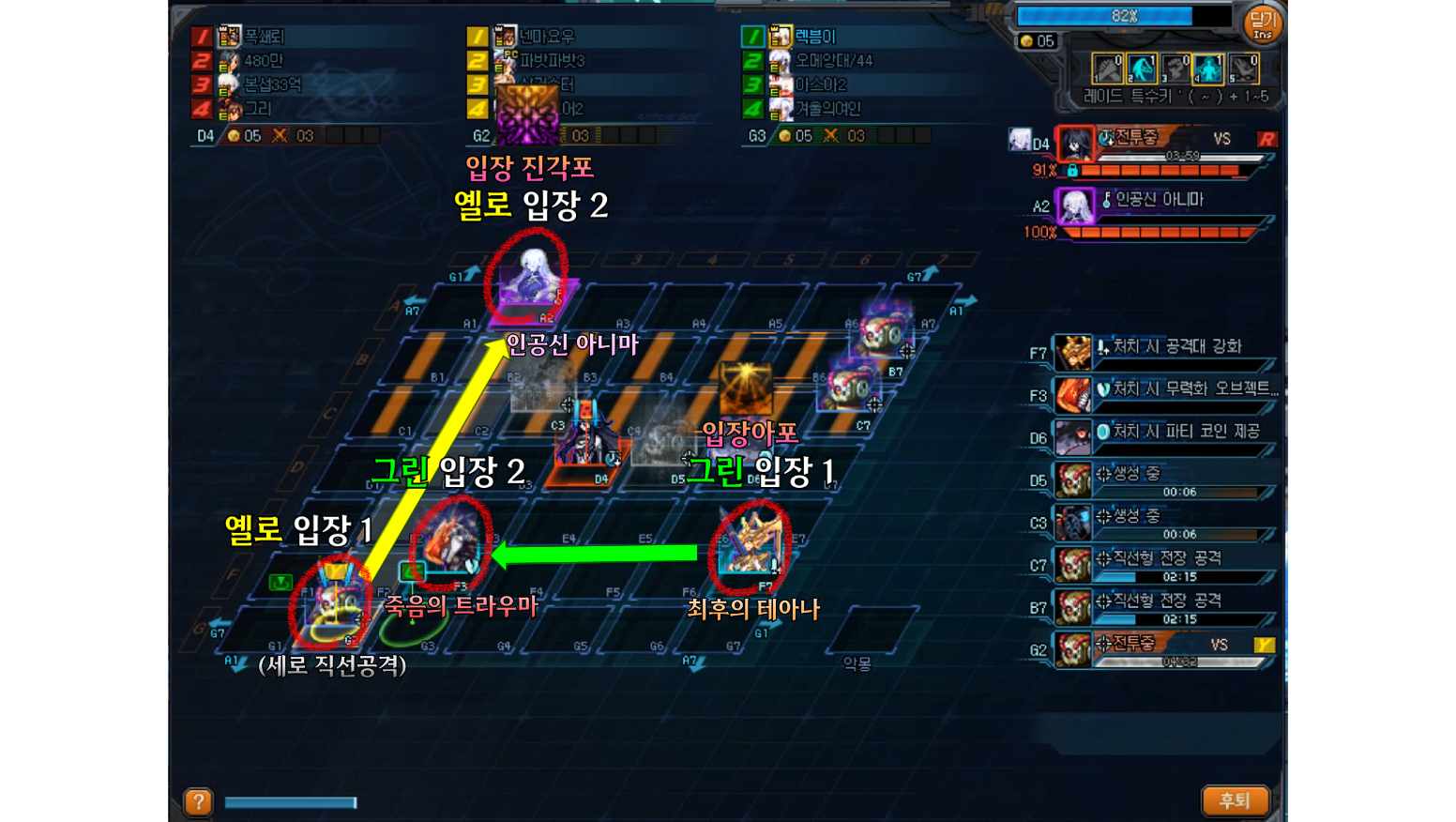Select the greyed raid skill number 5
Image resolution: width=1456 pixels, height=822 pixels.
[1243, 68]
